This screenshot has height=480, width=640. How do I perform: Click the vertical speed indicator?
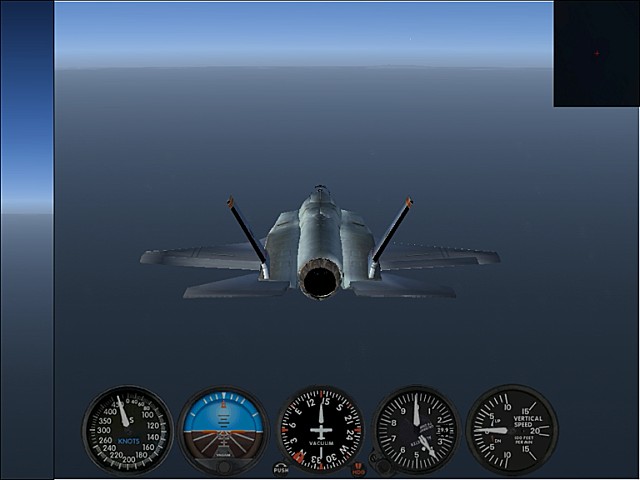click(x=511, y=430)
